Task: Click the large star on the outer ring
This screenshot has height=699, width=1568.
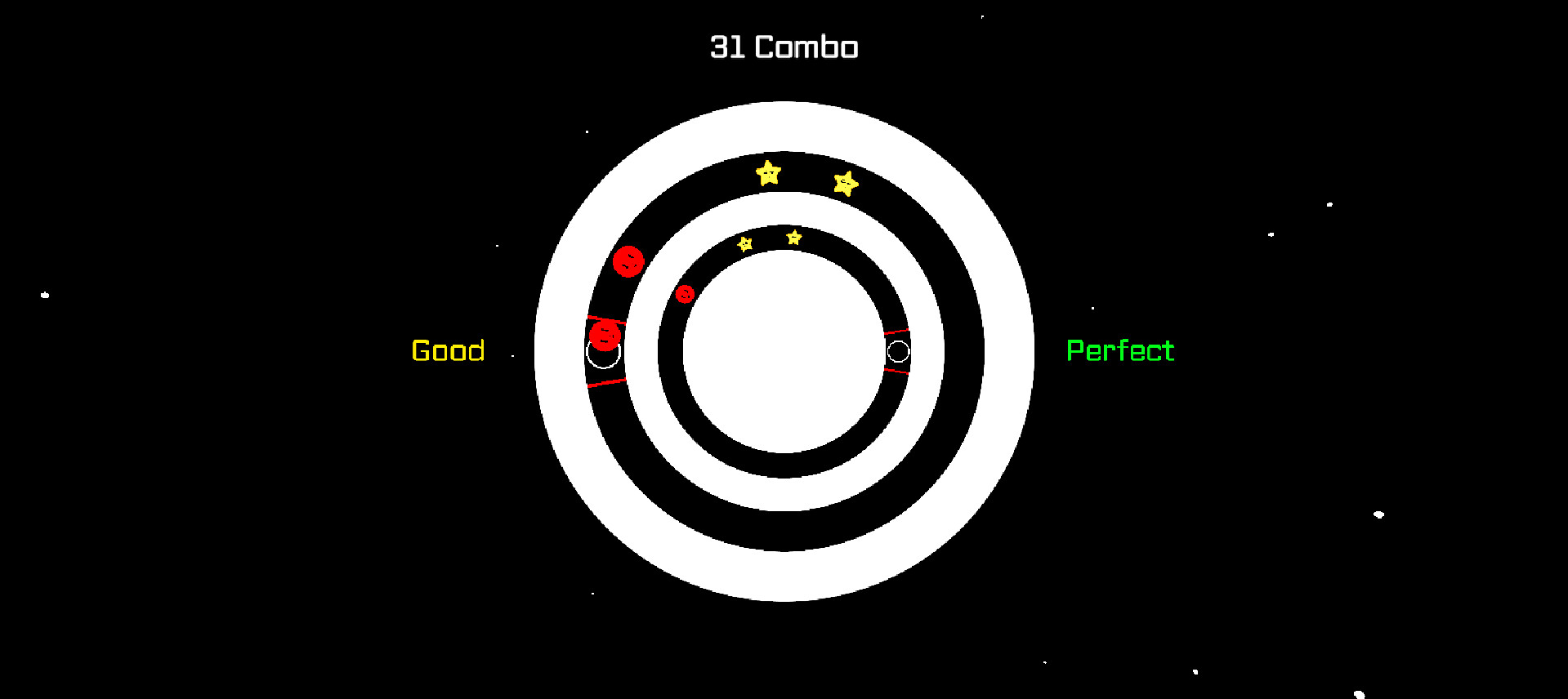Action: pyautogui.click(x=766, y=174)
